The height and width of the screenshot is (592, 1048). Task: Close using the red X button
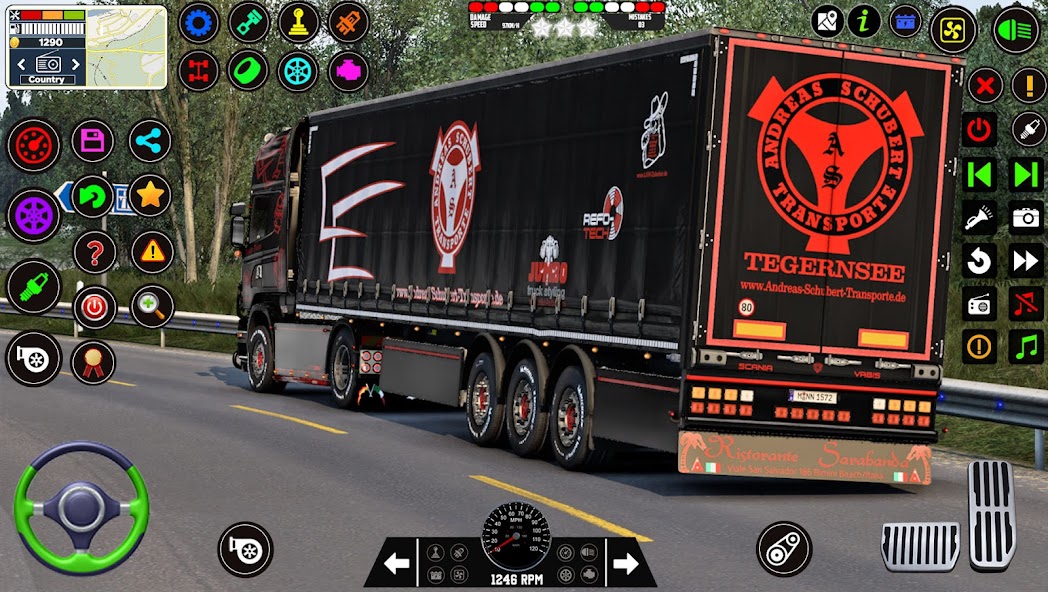[985, 85]
